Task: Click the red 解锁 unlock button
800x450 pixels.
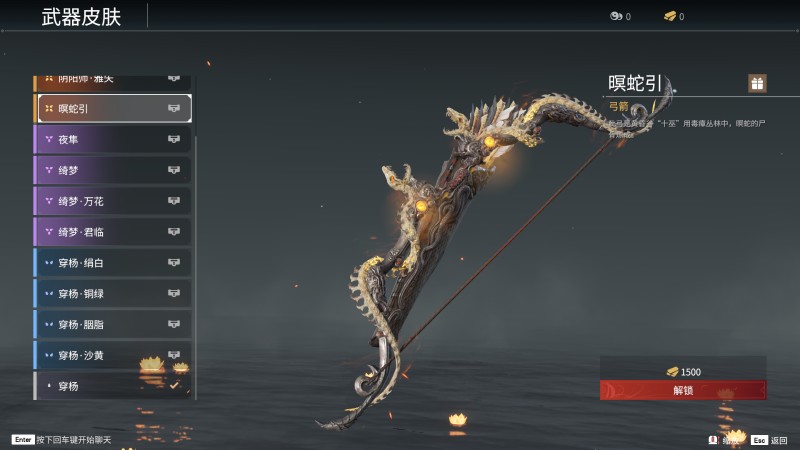Action: pyautogui.click(x=683, y=390)
